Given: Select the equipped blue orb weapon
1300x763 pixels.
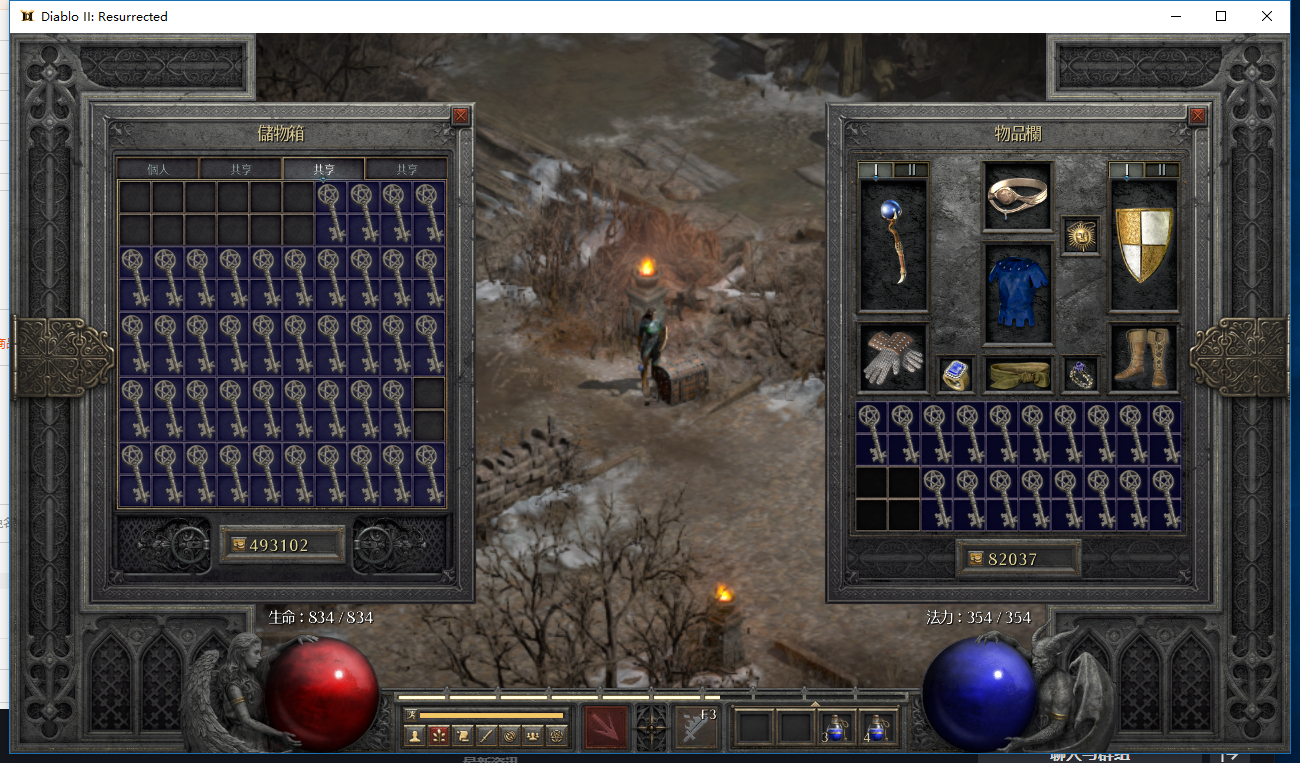Looking at the screenshot, I should coord(893,244).
